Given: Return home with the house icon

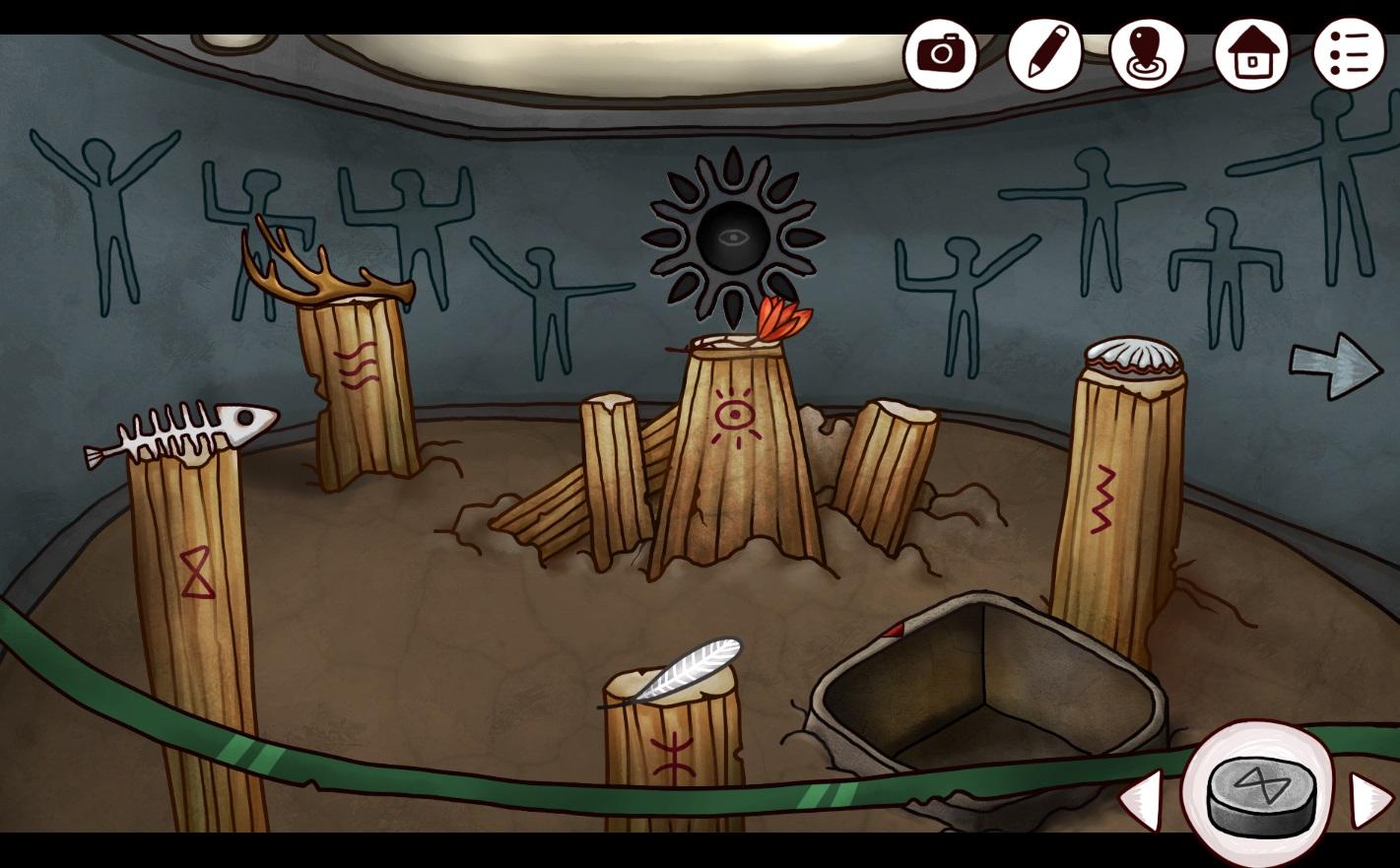Looking at the screenshot, I should [x=1251, y=53].
